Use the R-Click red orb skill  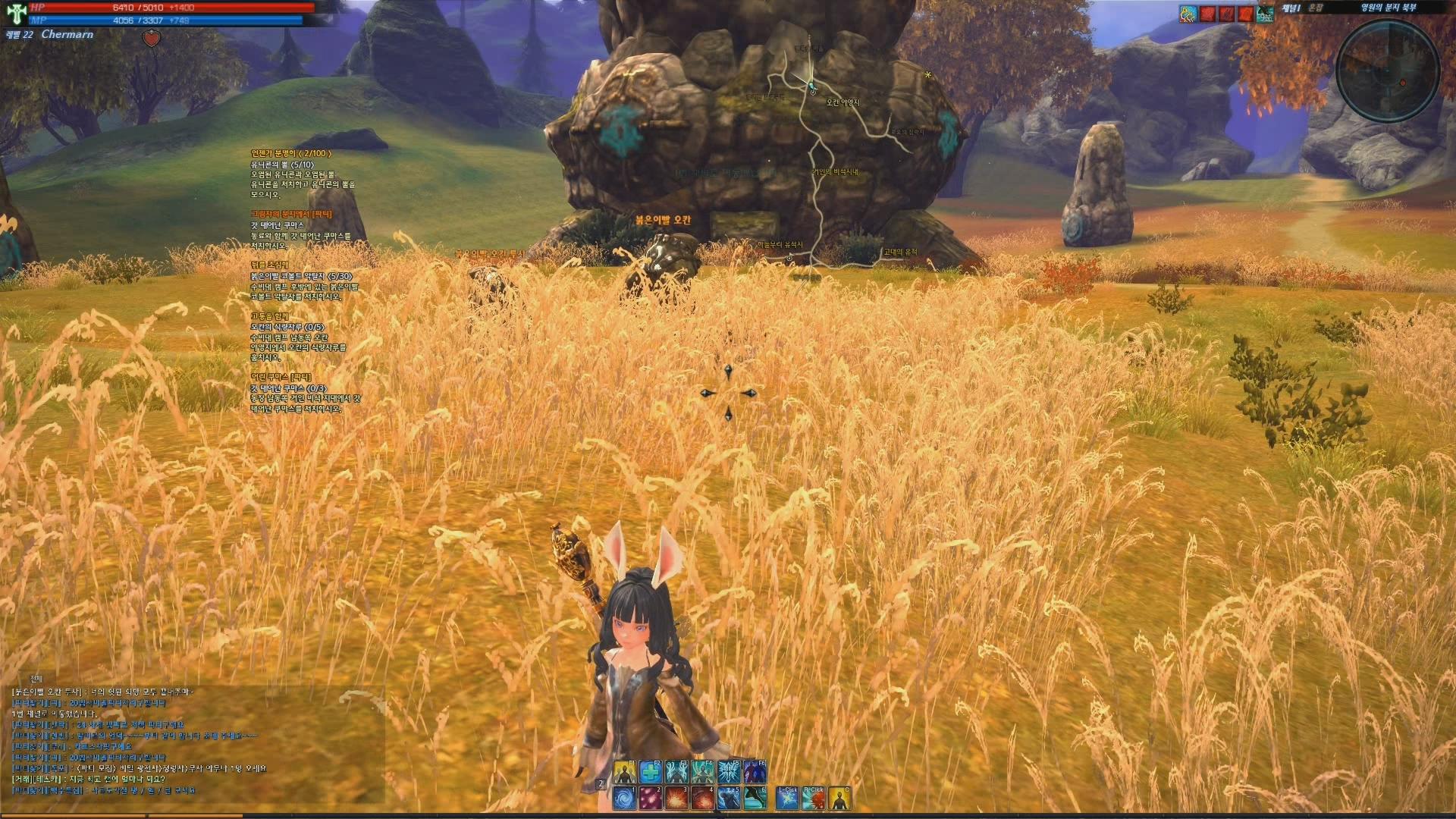click(813, 799)
